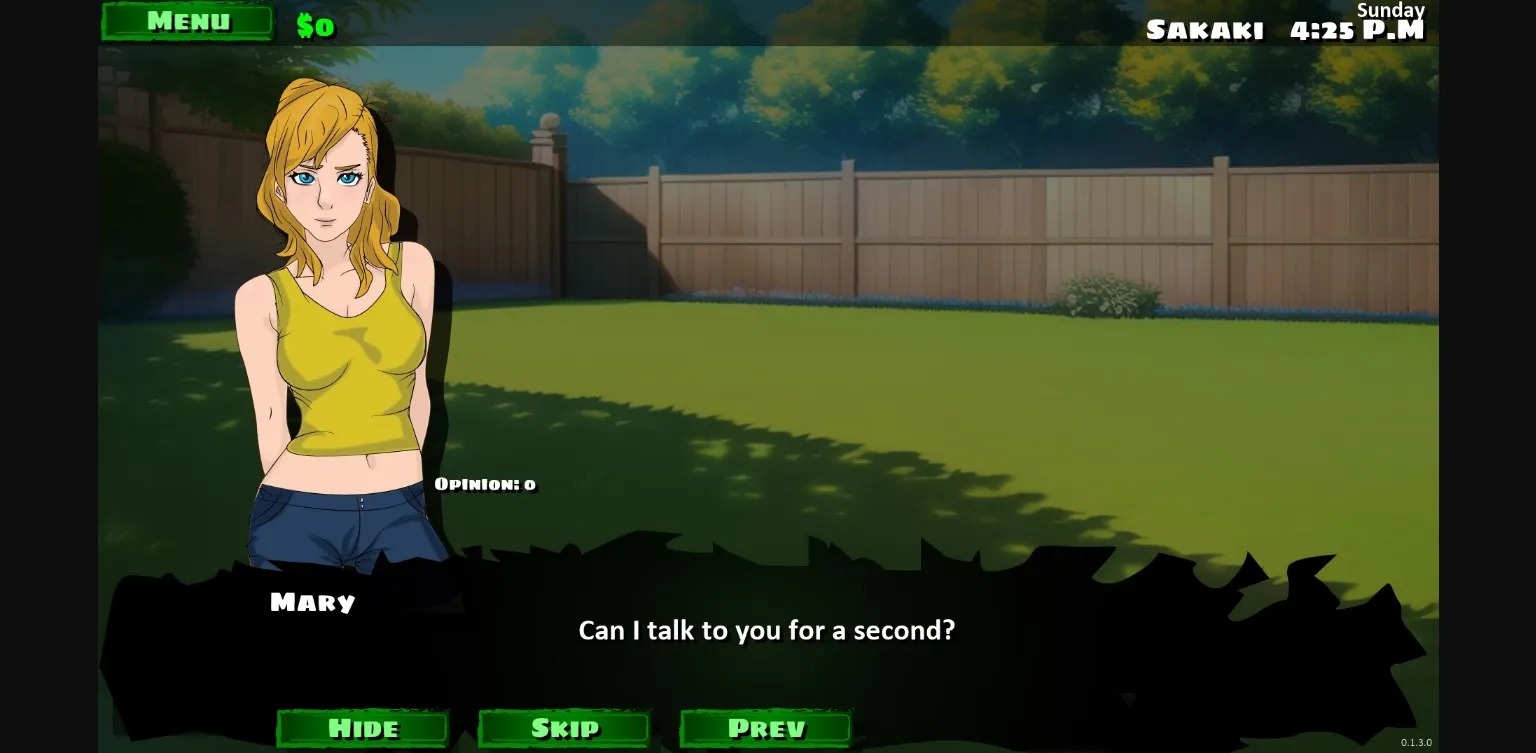Click the 4:25 P.M clock display
Viewport: 1536px width, 753px height.
pyautogui.click(x=1360, y=29)
